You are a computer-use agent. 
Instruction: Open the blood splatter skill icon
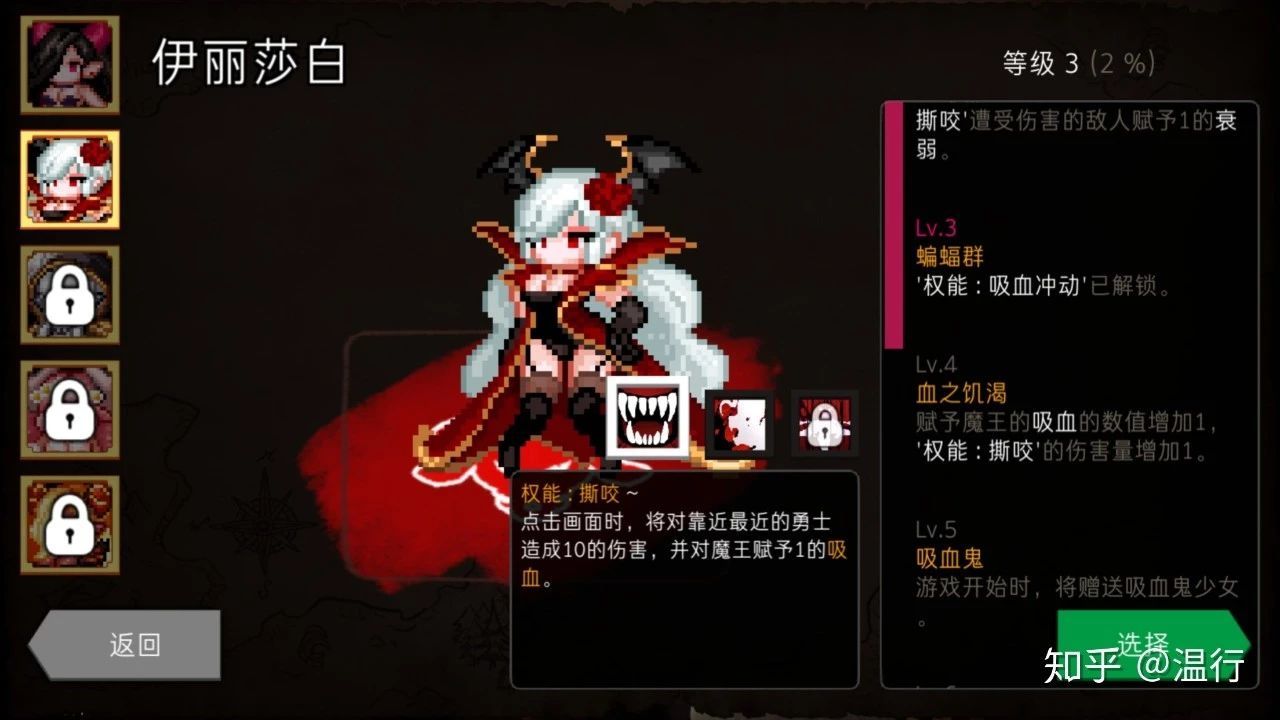(740, 423)
